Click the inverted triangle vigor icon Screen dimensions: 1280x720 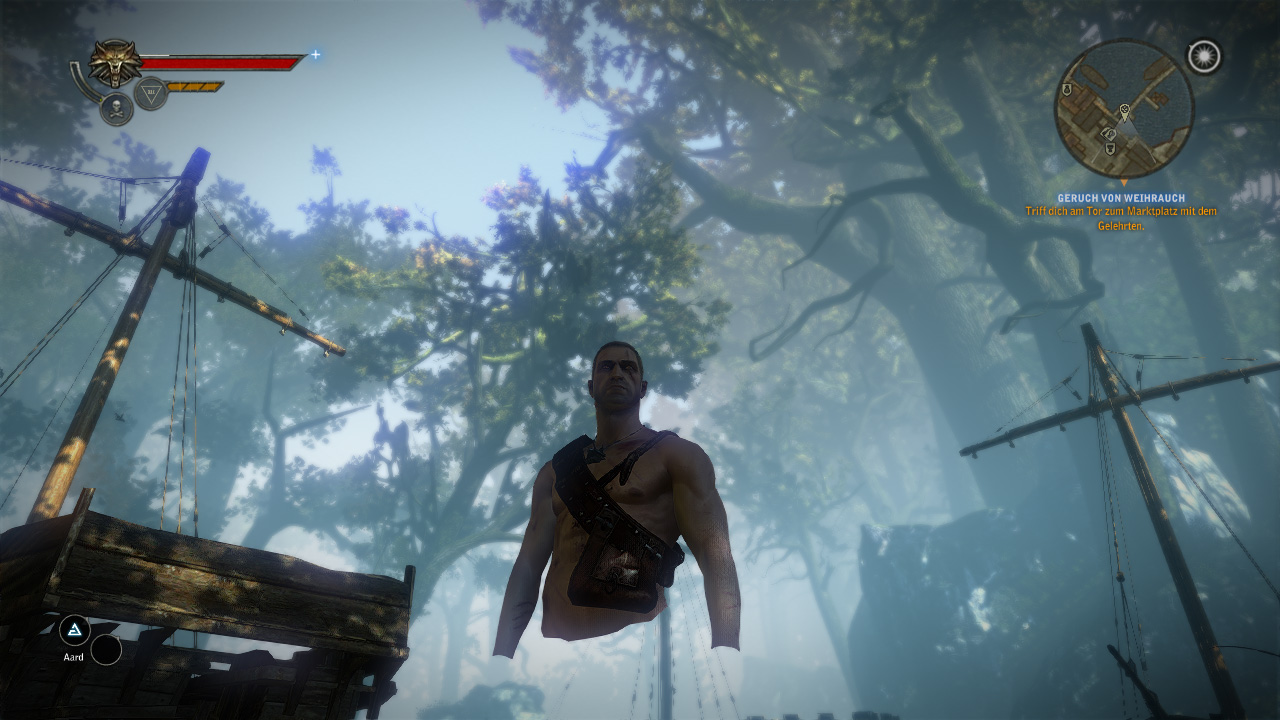pos(150,93)
